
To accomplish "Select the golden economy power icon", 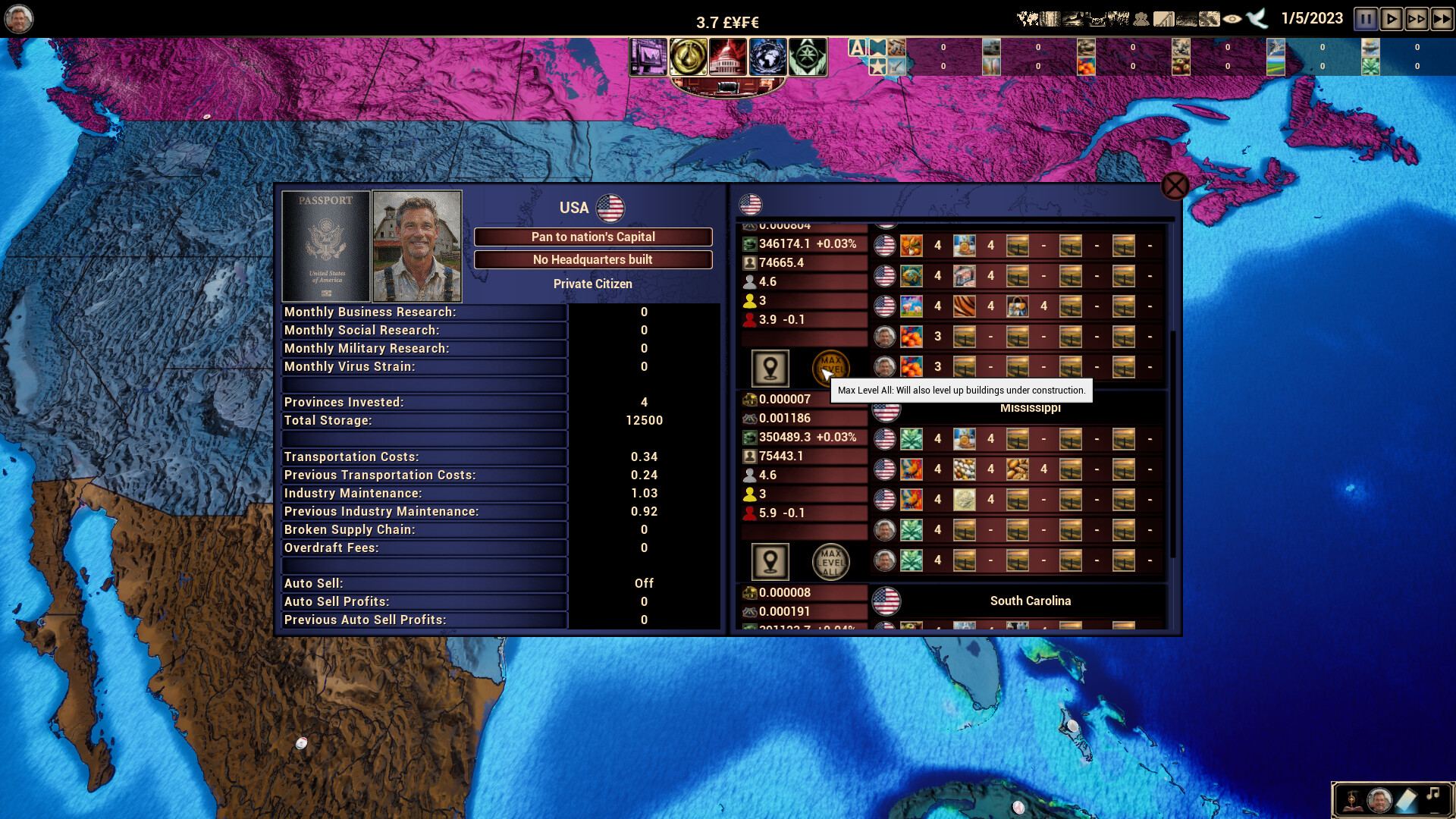I will tap(689, 55).
